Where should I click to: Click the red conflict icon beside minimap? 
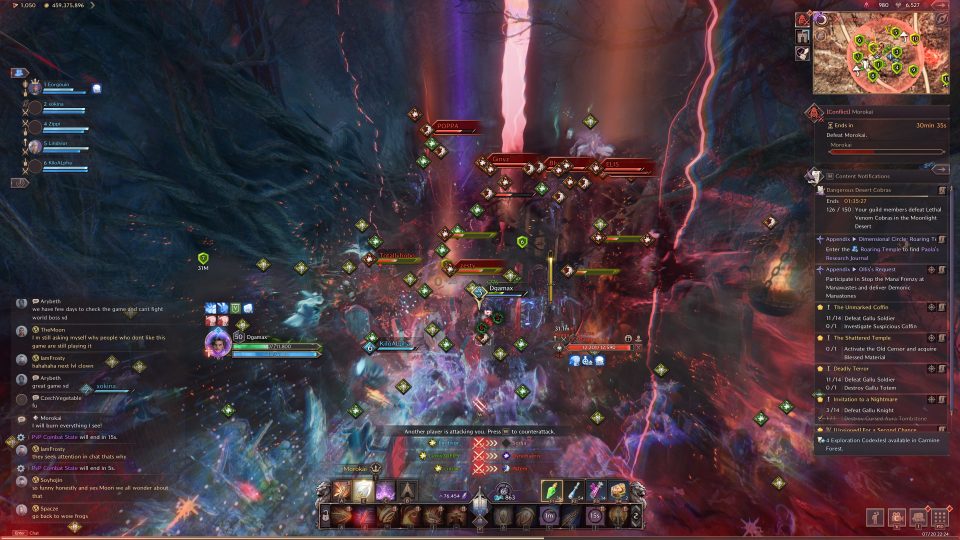[804, 19]
